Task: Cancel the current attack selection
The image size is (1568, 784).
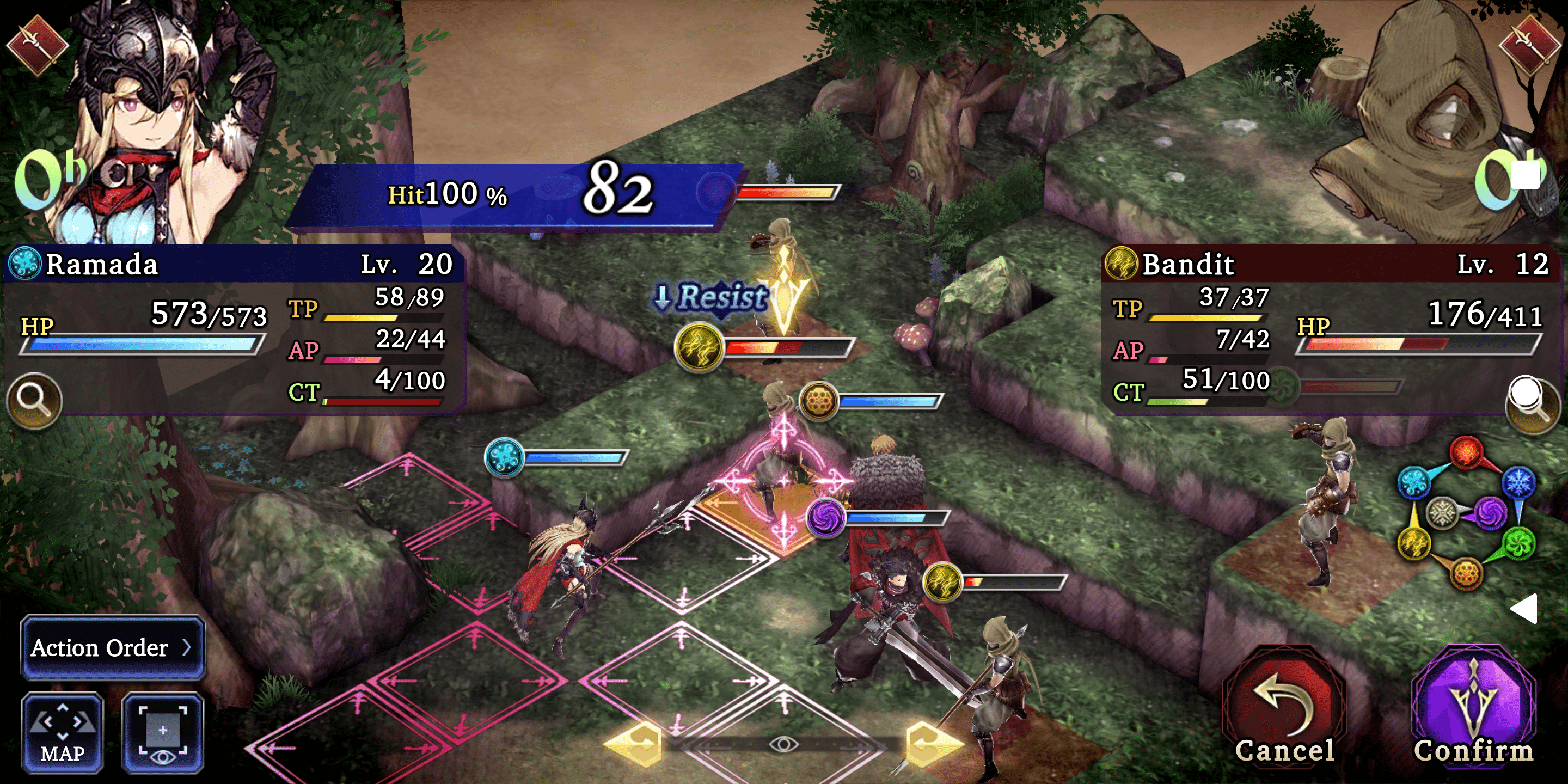Action: coord(1284,709)
